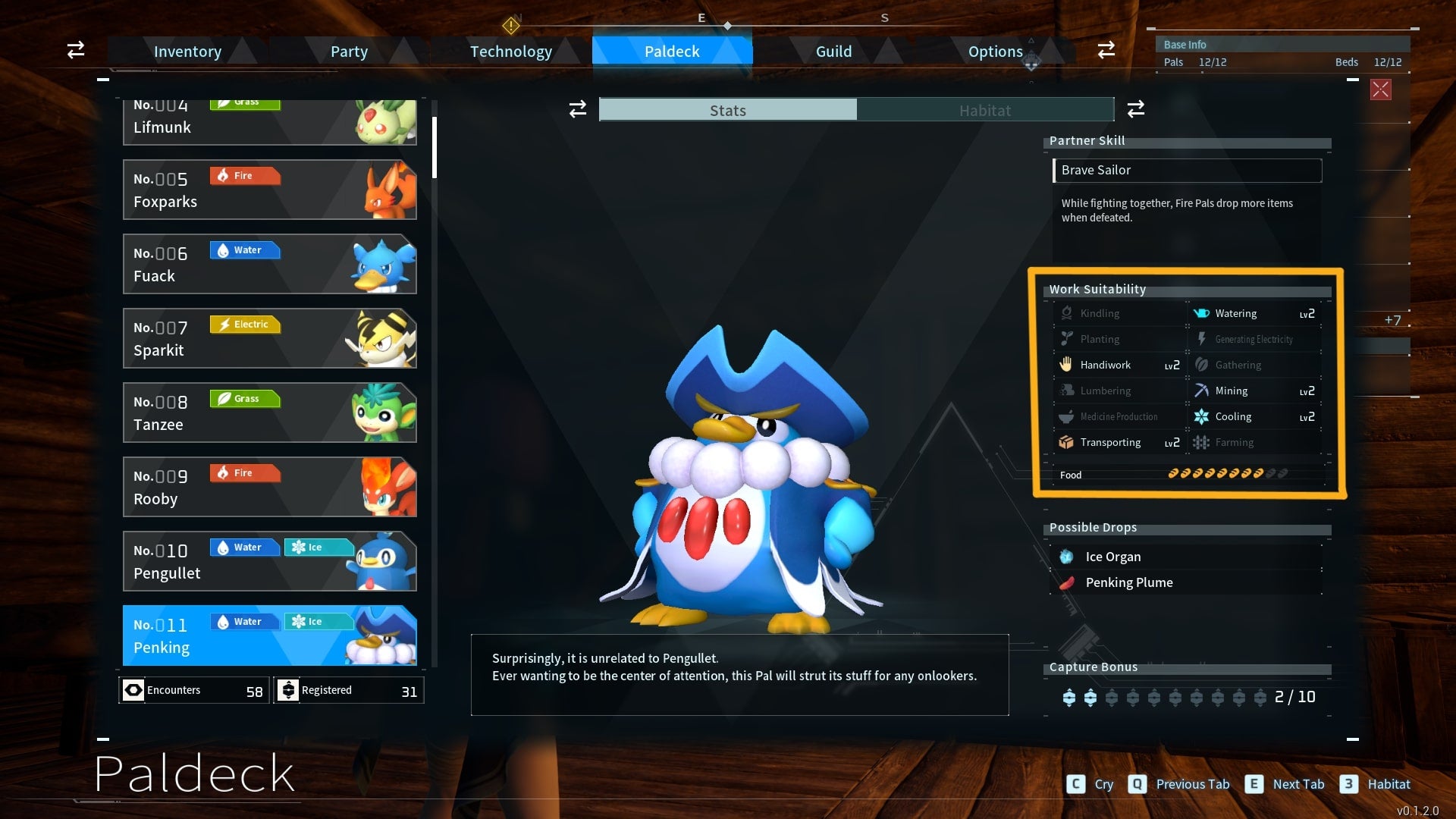
Task: Close the menu with the red X
Action: [1380, 90]
